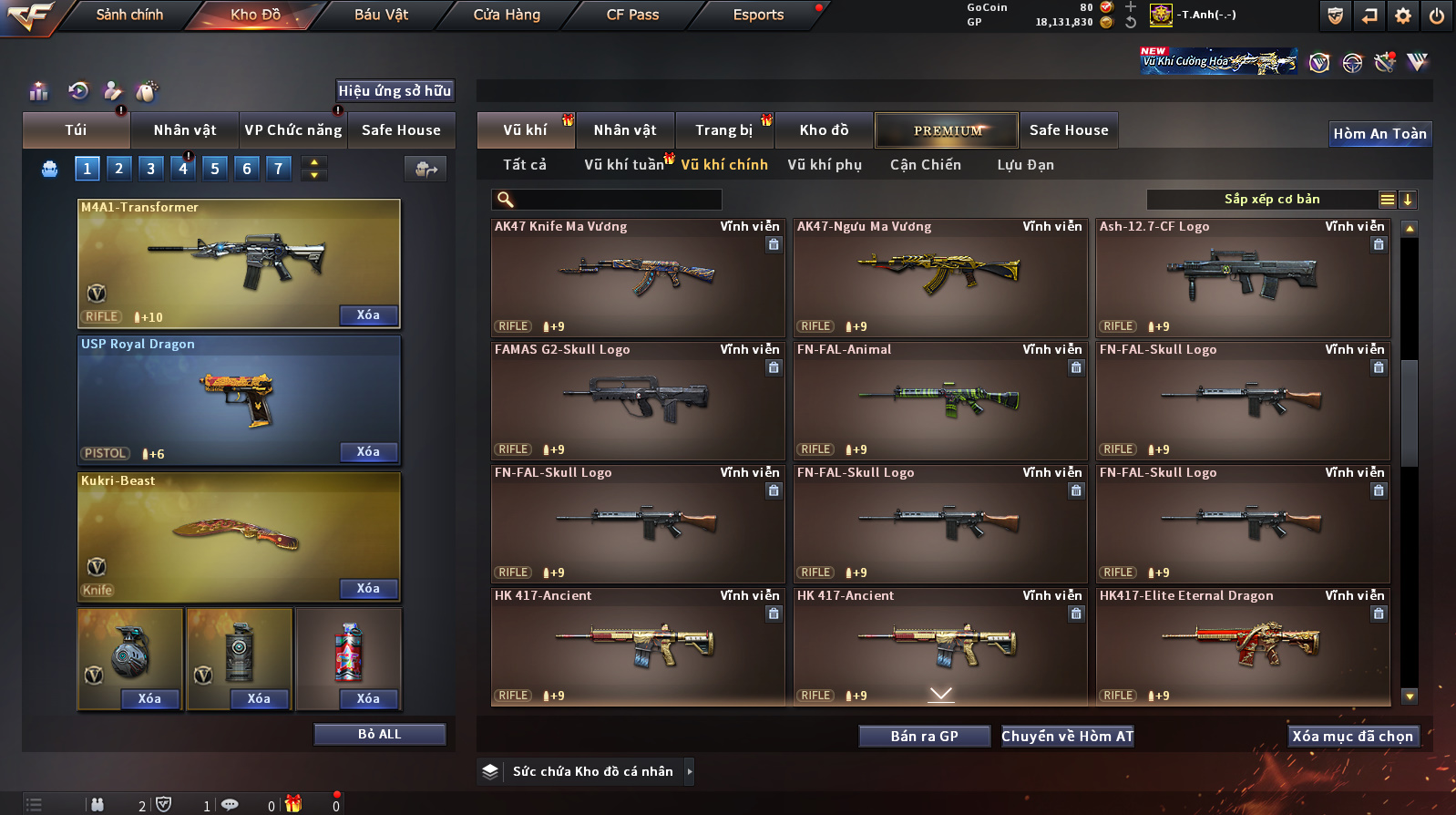The width and height of the screenshot is (1456, 815).
Task: Open the CF Pass tab
Action: click(x=632, y=15)
